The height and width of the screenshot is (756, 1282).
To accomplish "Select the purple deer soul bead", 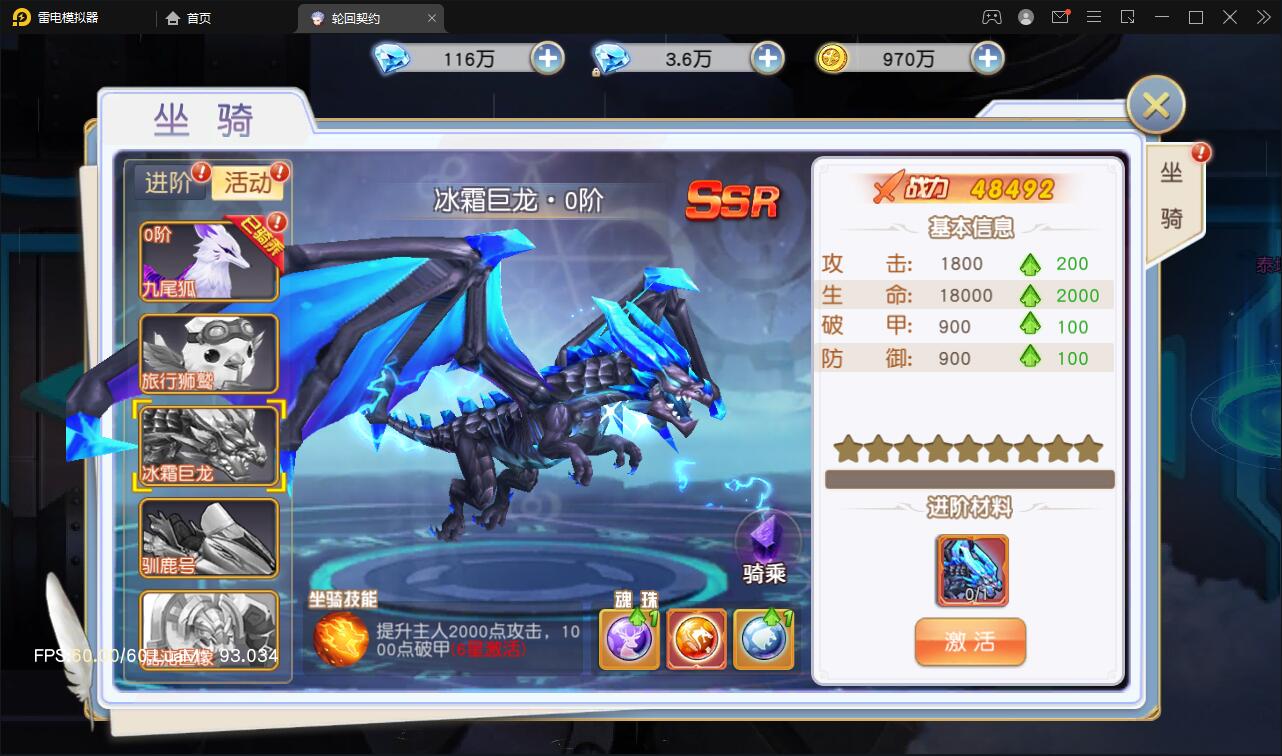I will click(x=628, y=638).
